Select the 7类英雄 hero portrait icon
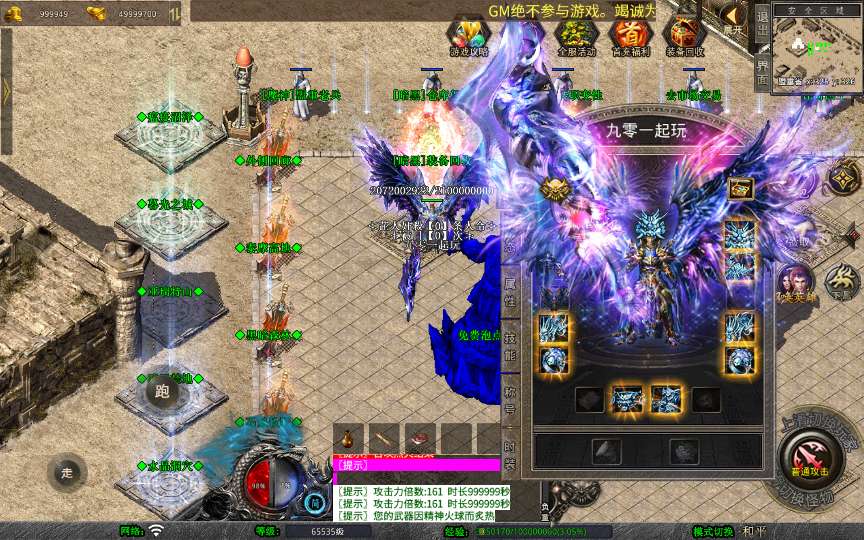 click(x=796, y=285)
